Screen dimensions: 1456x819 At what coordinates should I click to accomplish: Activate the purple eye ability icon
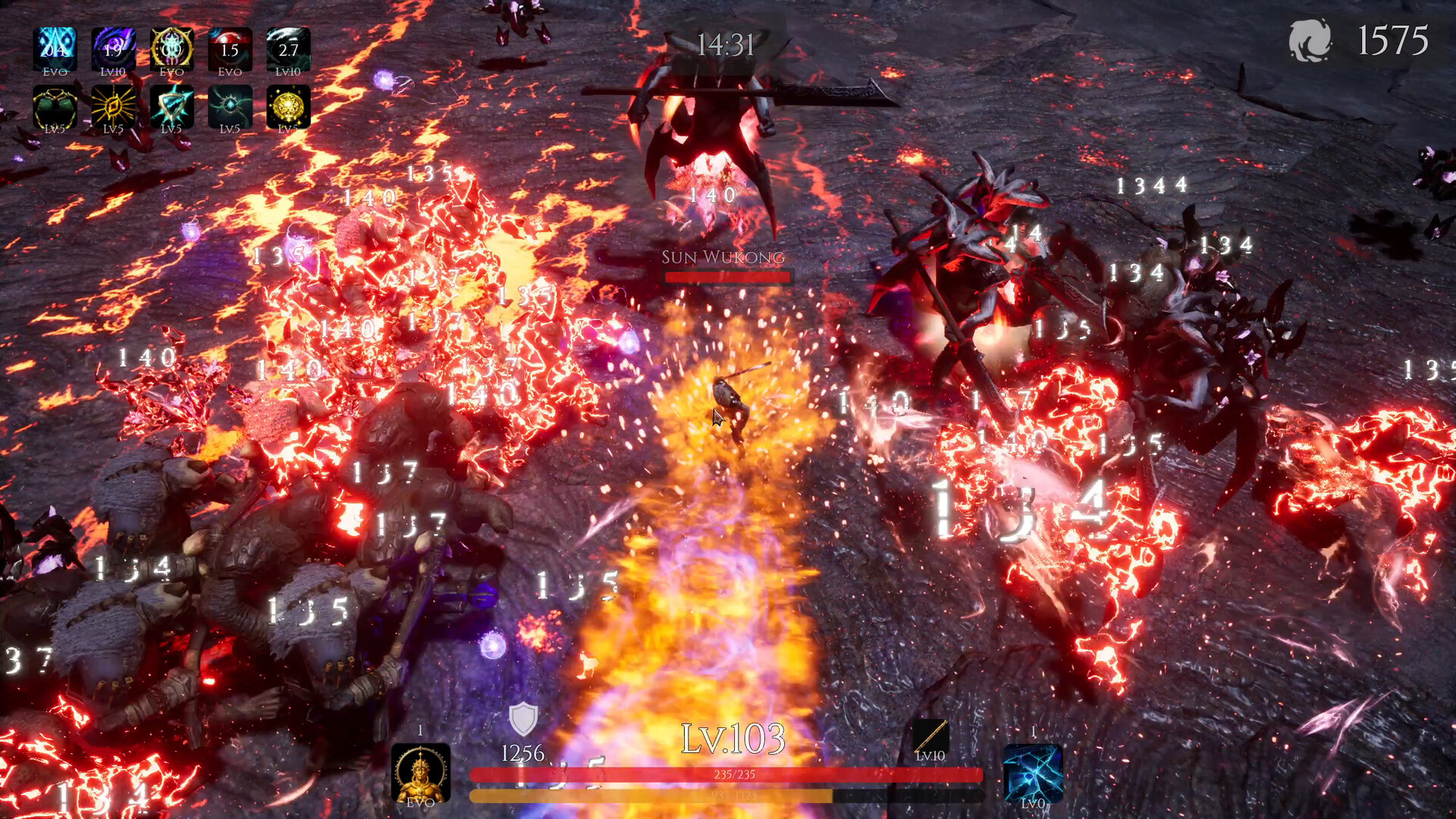point(113,49)
